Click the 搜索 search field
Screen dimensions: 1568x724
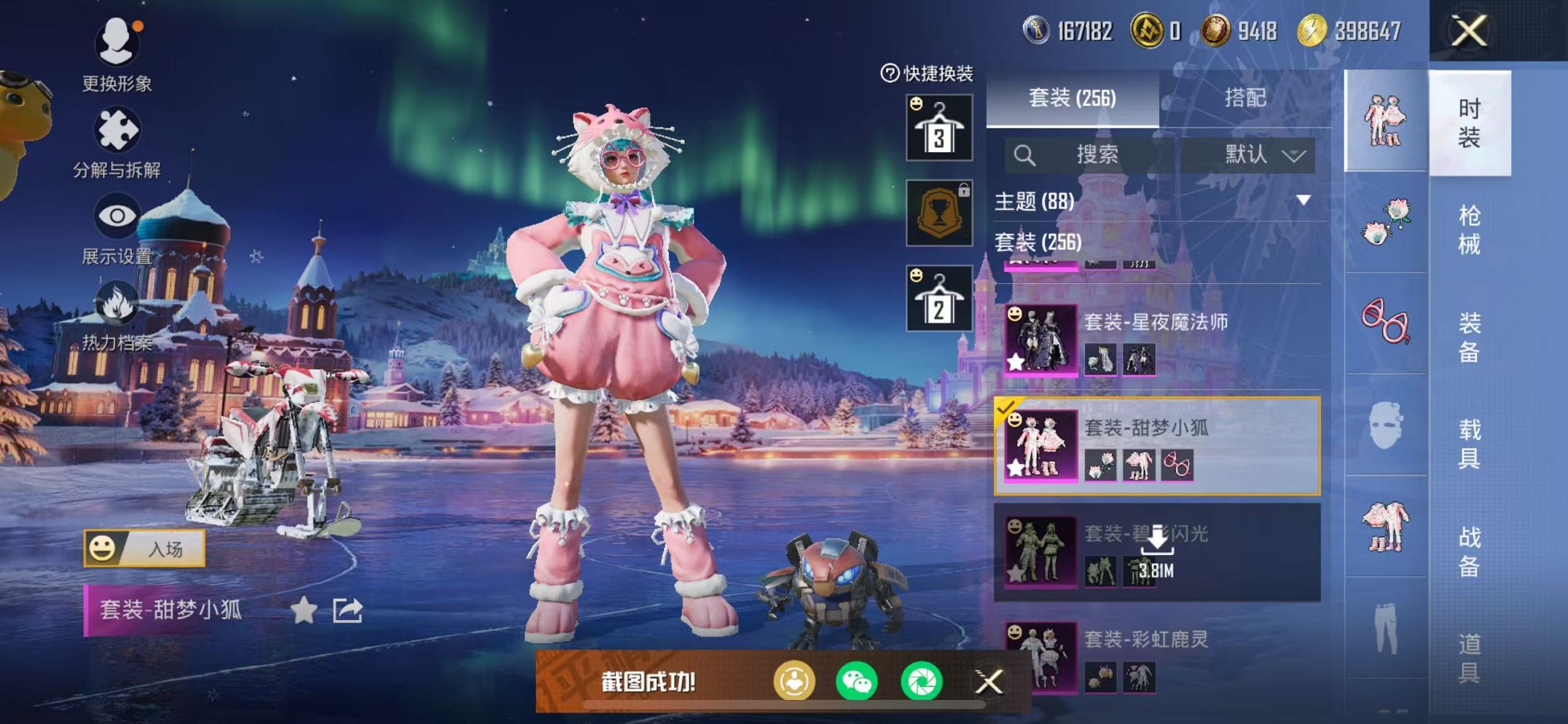pos(1097,154)
